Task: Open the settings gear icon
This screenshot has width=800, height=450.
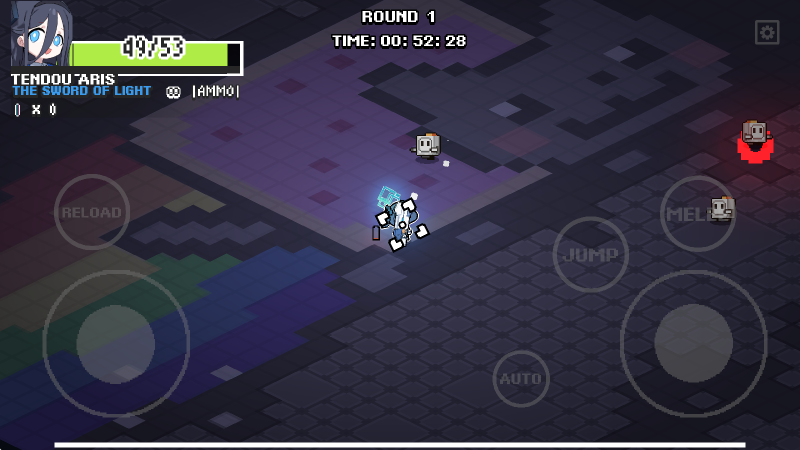Action: [767, 33]
